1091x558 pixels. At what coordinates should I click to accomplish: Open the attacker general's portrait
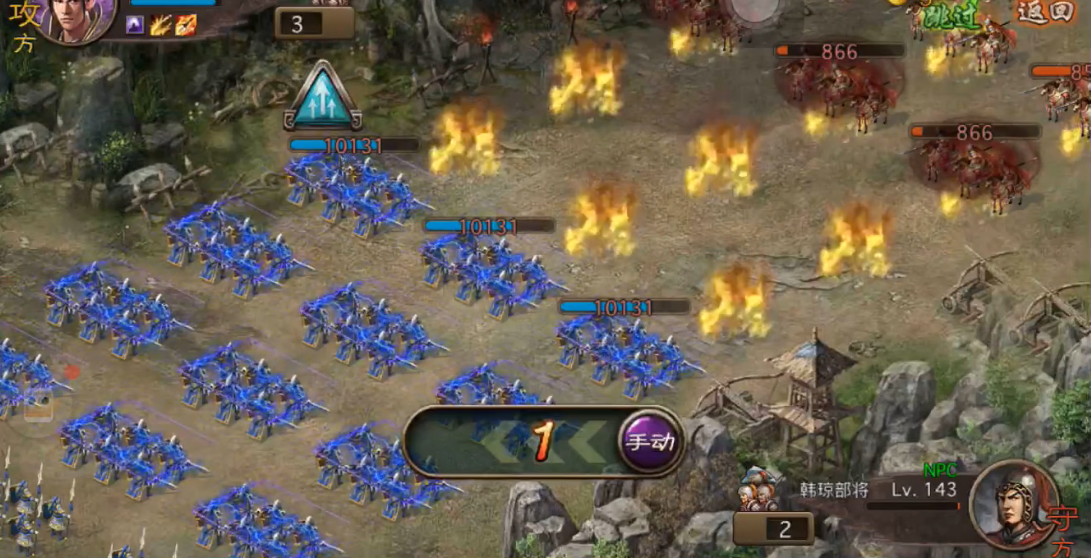coord(78,18)
